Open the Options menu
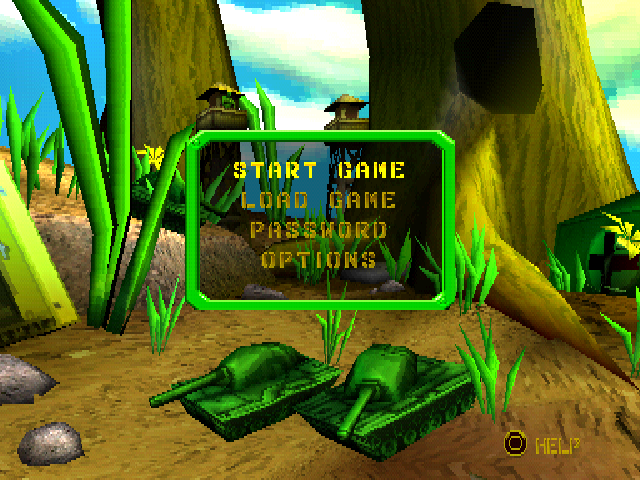The image size is (640, 480). pyautogui.click(x=319, y=260)
